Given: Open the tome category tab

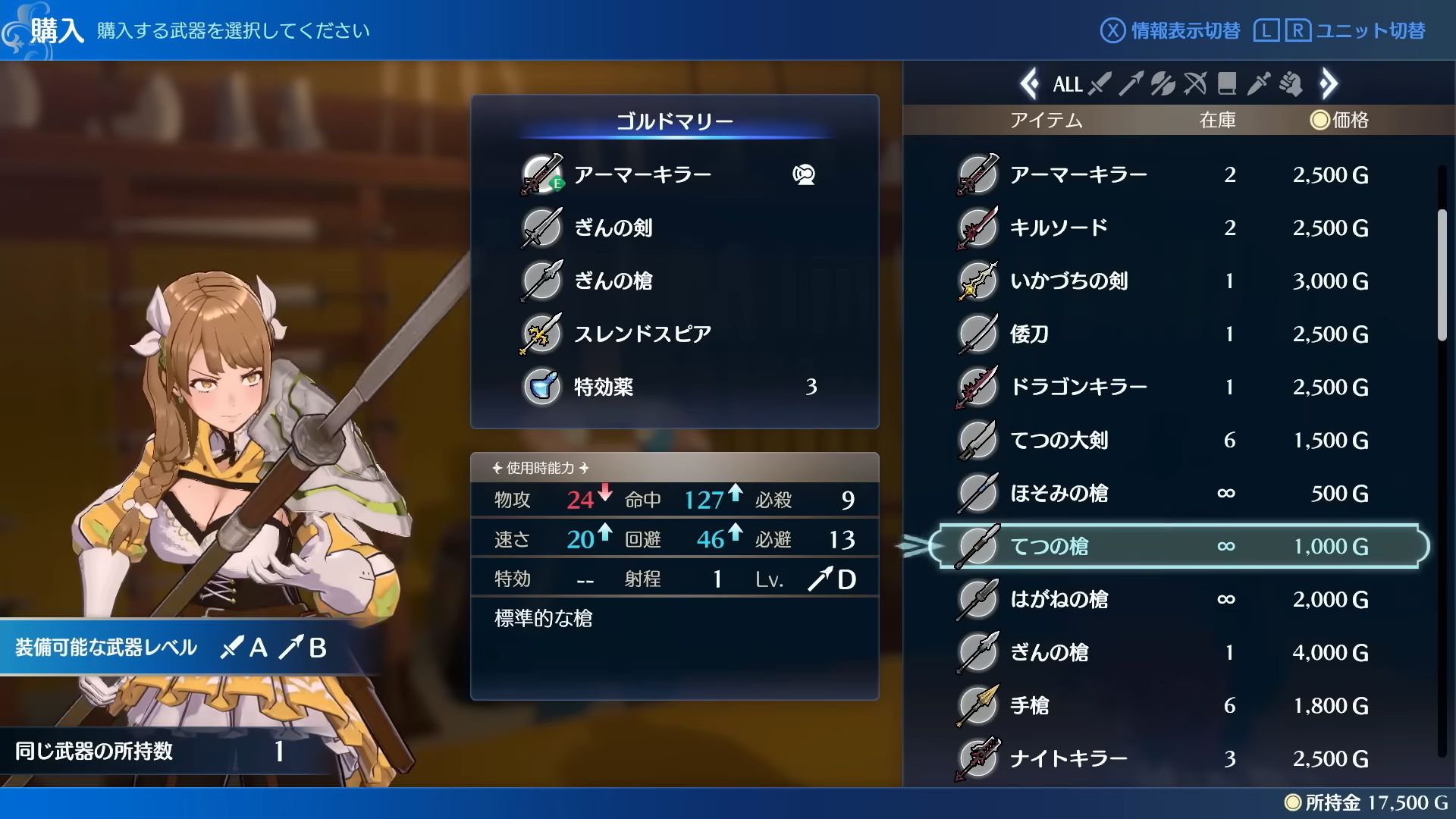Looking at the screenshot, I should click(1227, 84).
